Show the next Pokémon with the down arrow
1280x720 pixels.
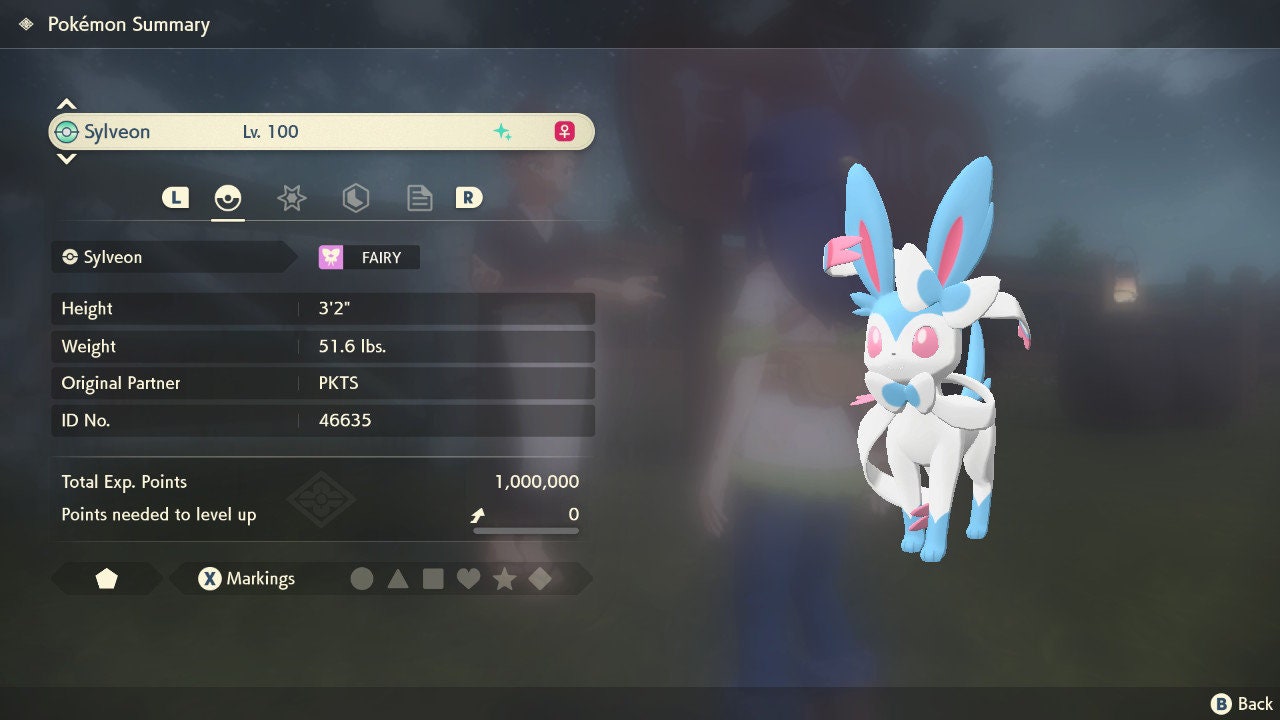pyautogui.click(x=66, y=158)
